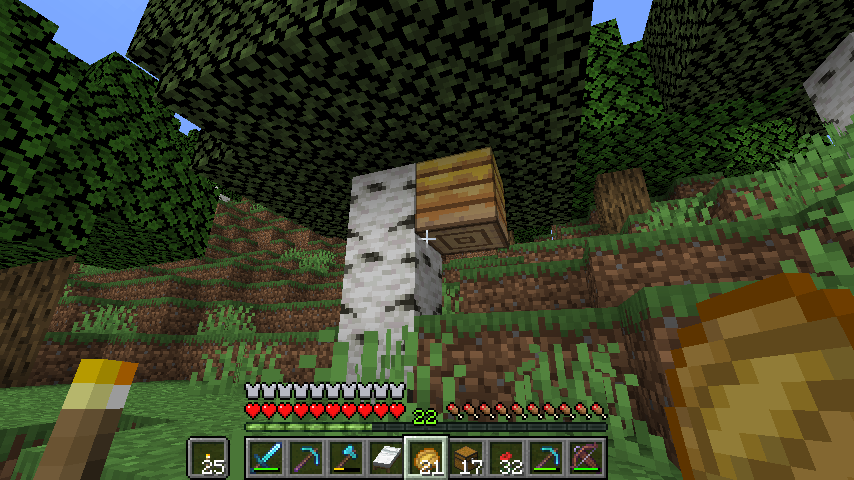Image resolution: width=854 pixels, height=480 pixels.
Task: Equip the bow hotbar slot
Action: 585,458
